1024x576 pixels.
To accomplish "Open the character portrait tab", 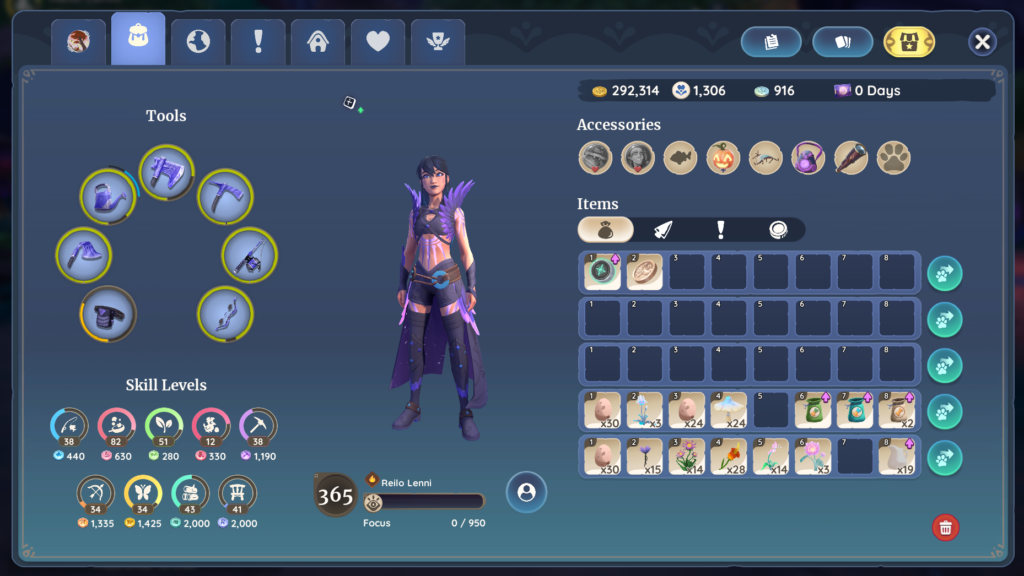I will coord(78,42).
